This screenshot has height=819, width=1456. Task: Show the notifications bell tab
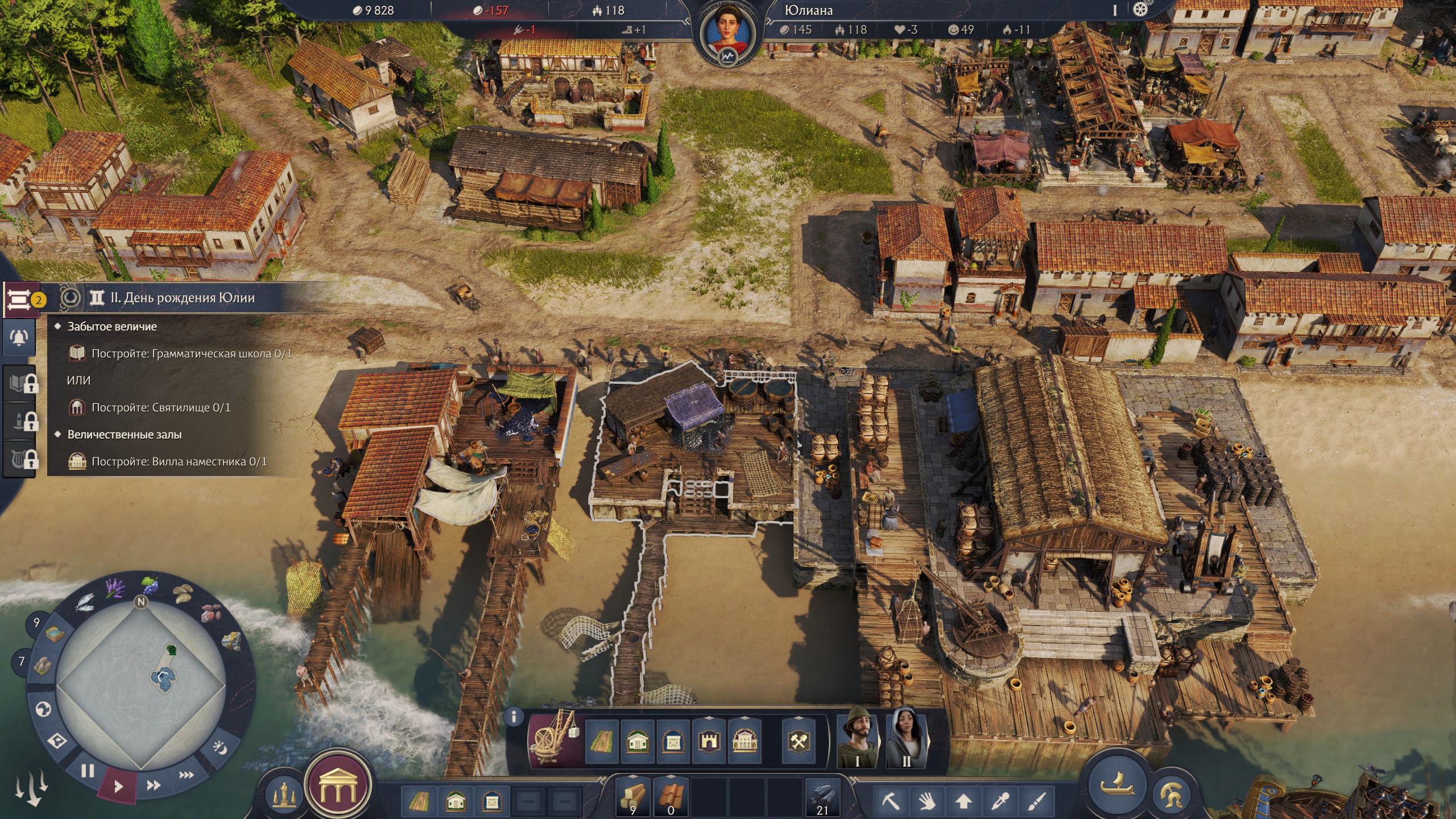click(x=19, y=338)
